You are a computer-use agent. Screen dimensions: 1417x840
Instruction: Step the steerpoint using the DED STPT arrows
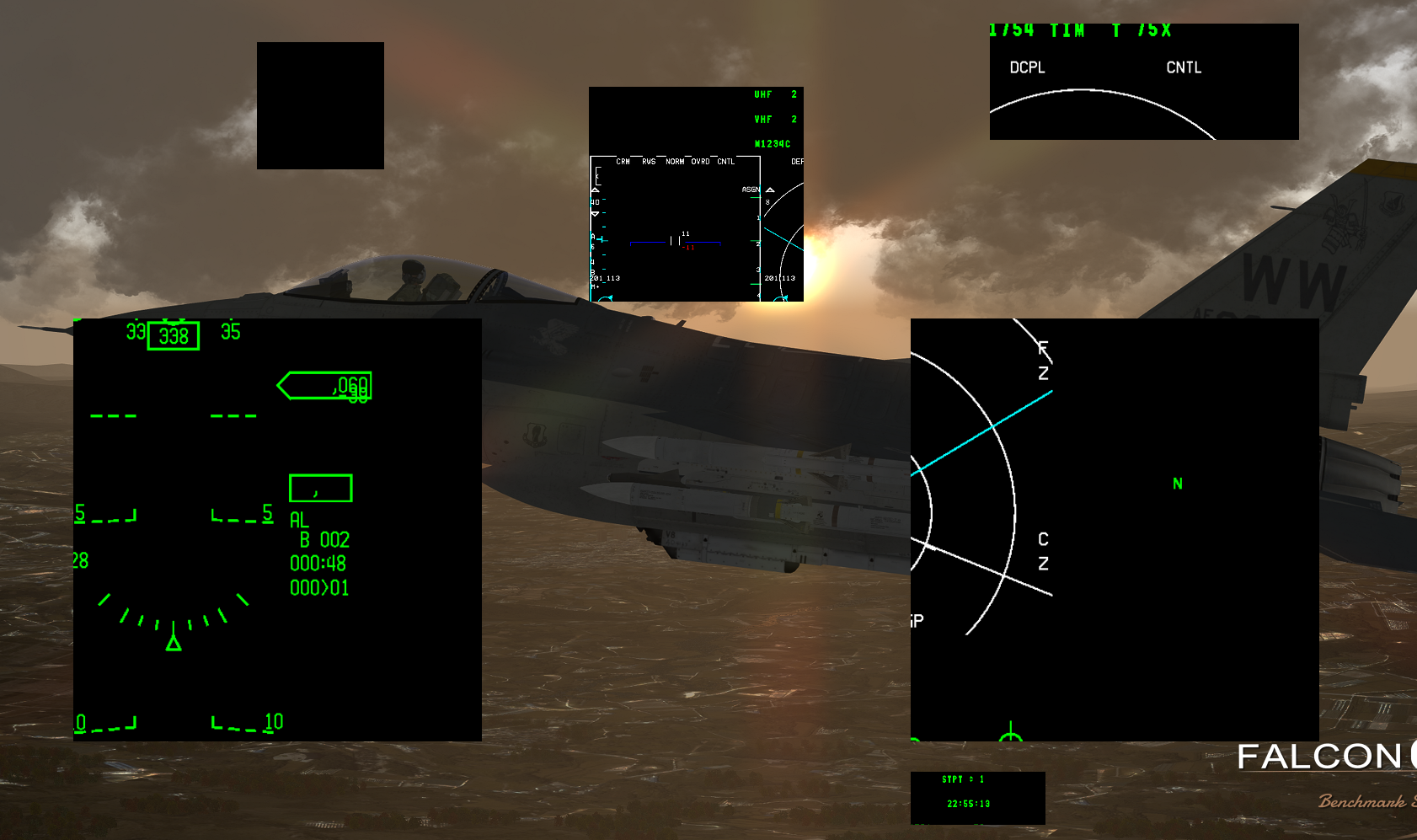point(971,779)
